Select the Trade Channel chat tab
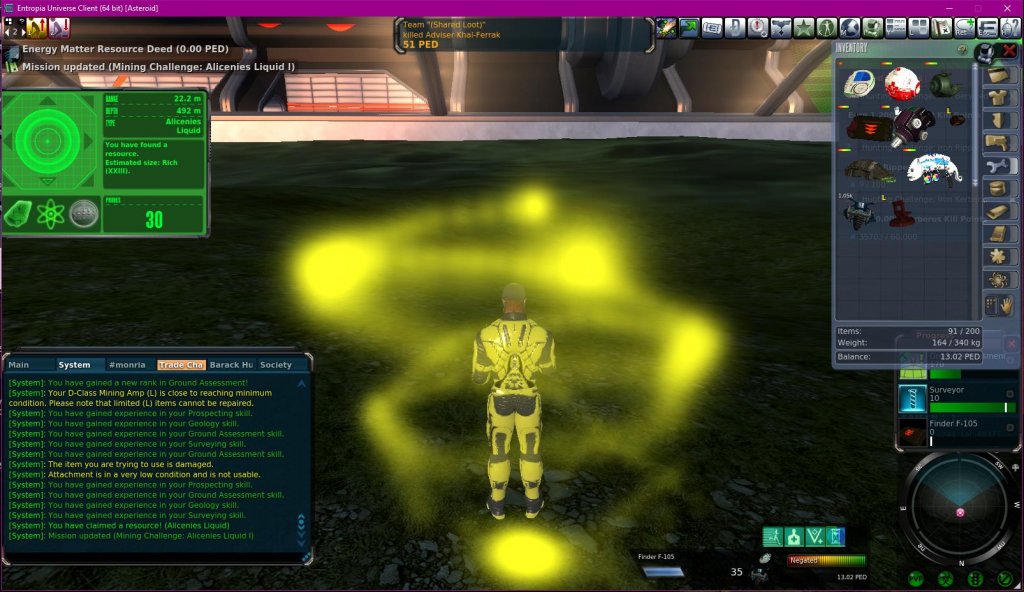 (181, 365)
